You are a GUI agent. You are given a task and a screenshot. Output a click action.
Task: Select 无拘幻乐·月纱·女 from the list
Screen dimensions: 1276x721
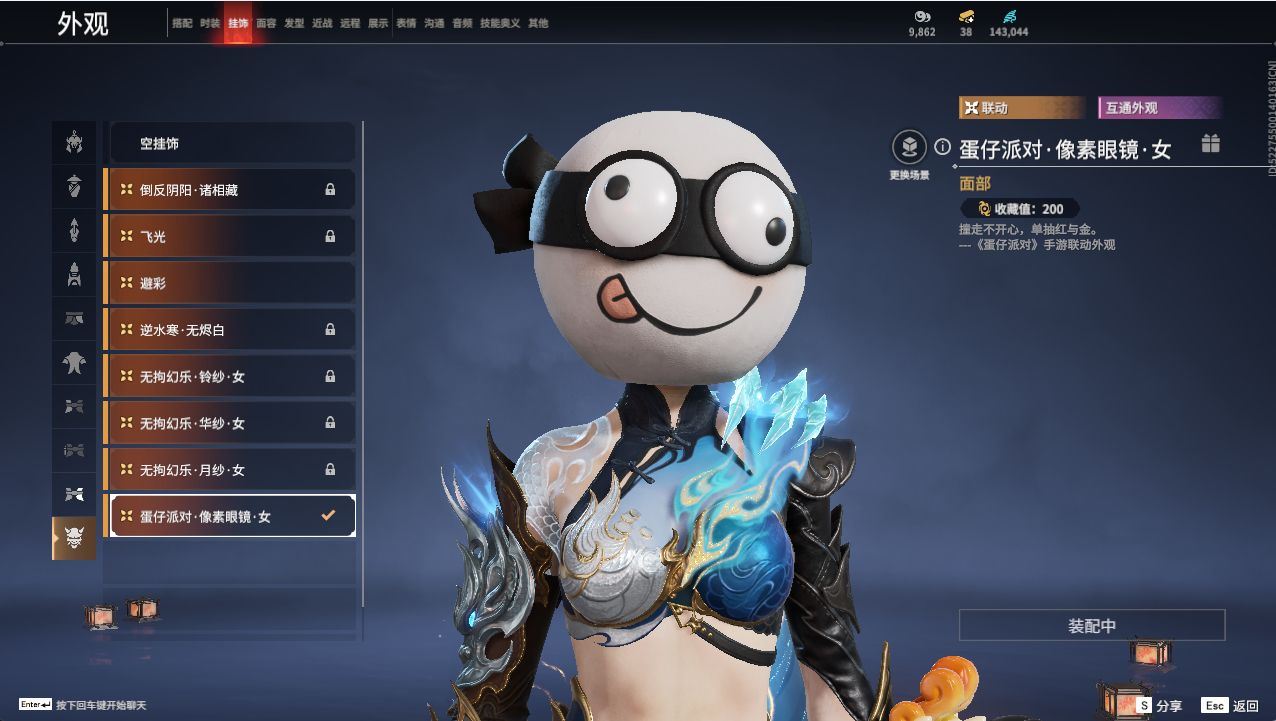point(230,469)
